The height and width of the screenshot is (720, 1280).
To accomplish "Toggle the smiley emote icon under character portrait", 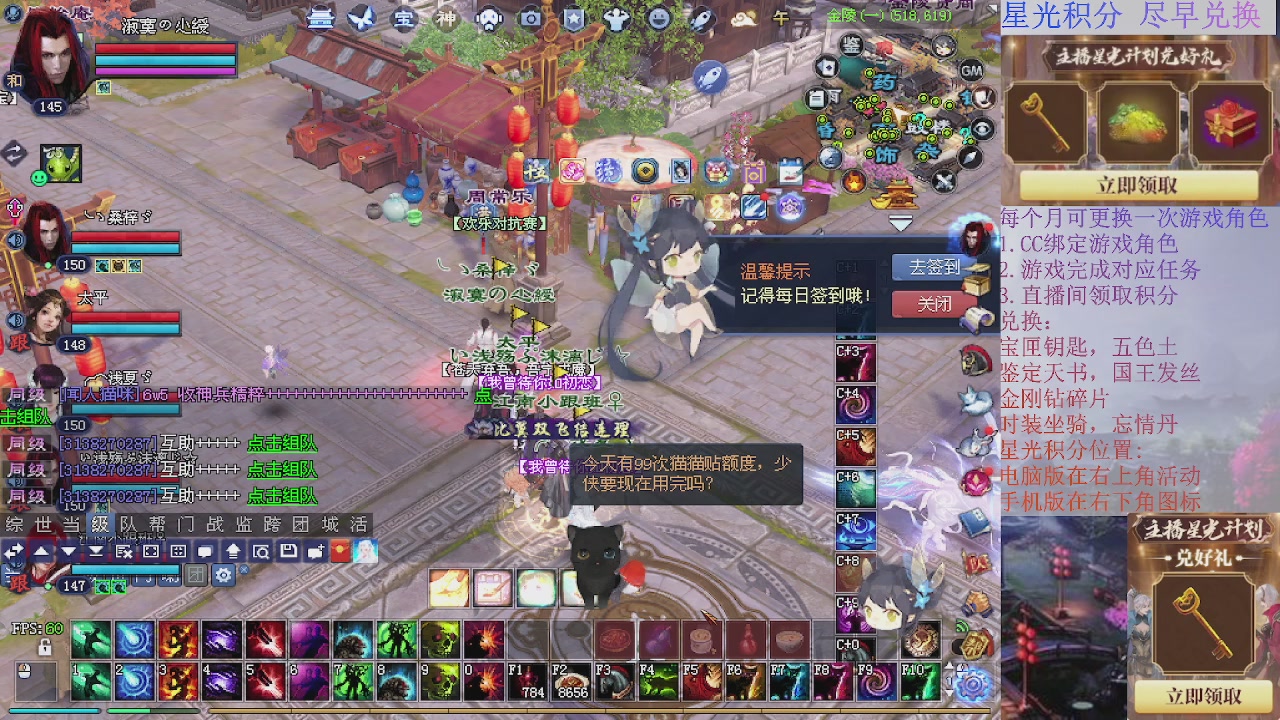I will (39, 177).
